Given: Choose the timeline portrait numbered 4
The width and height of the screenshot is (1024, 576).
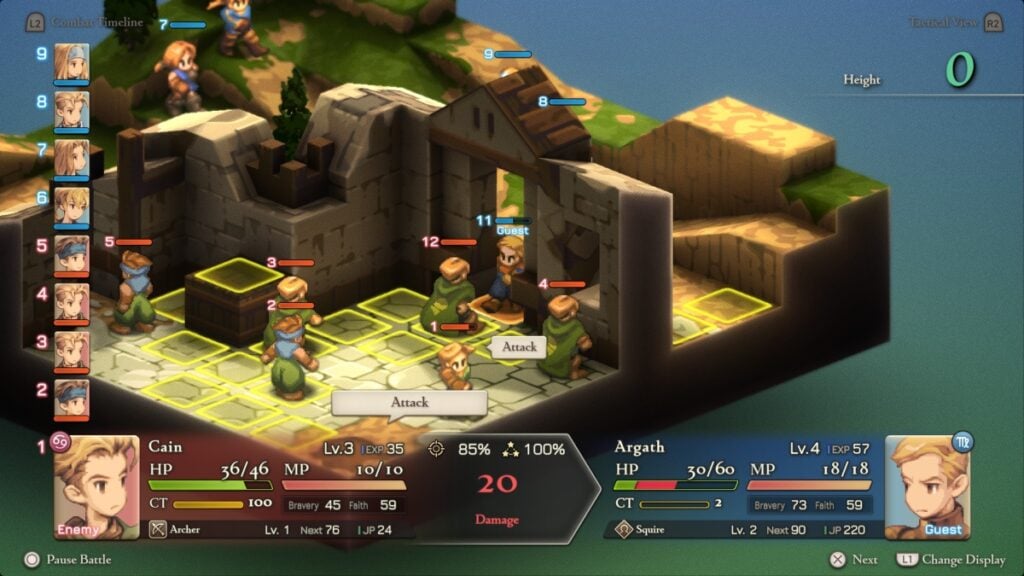Looking at the screenshot, I should (x=71, y=301).
